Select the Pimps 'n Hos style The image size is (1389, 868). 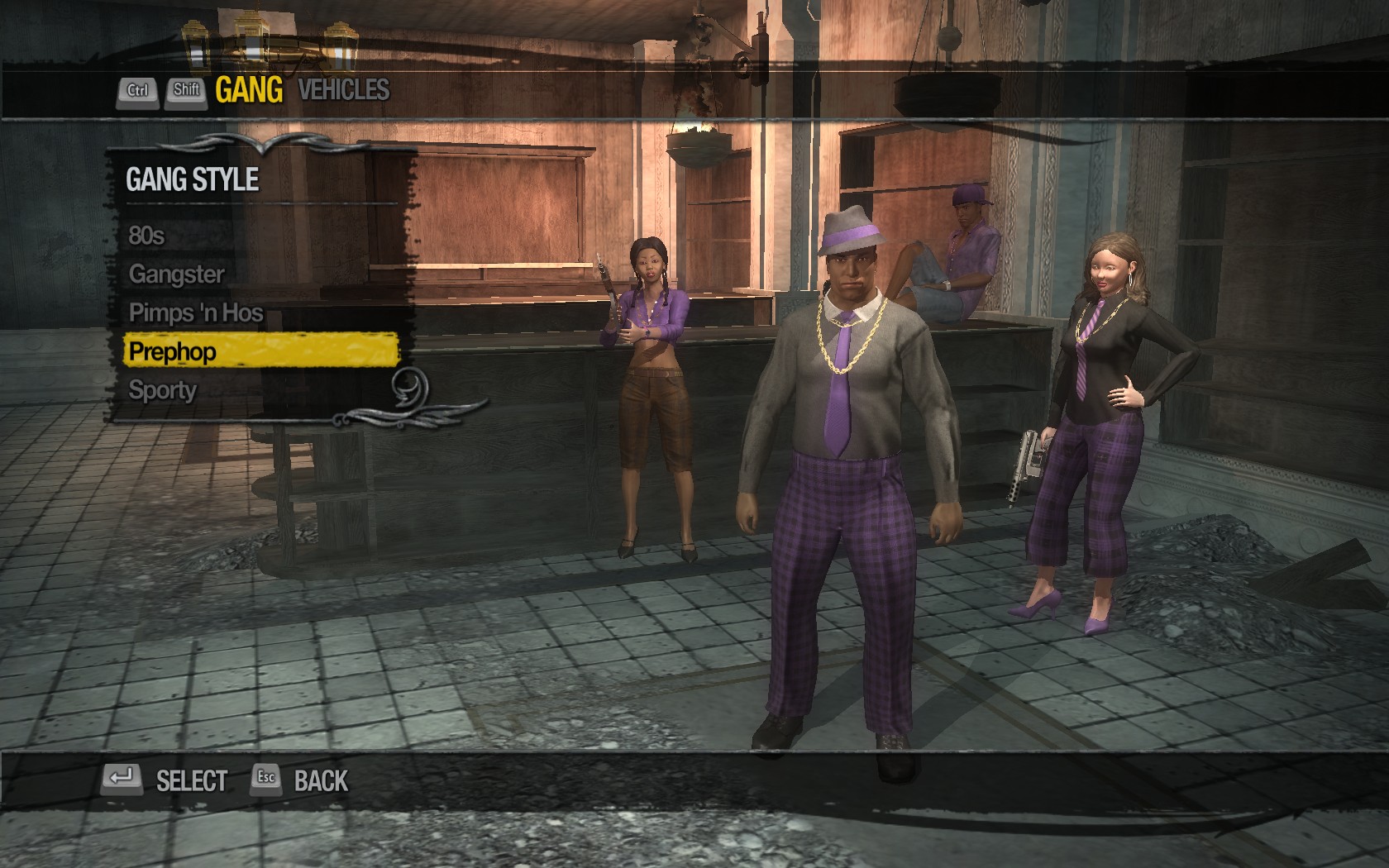(x=196, y=312)
